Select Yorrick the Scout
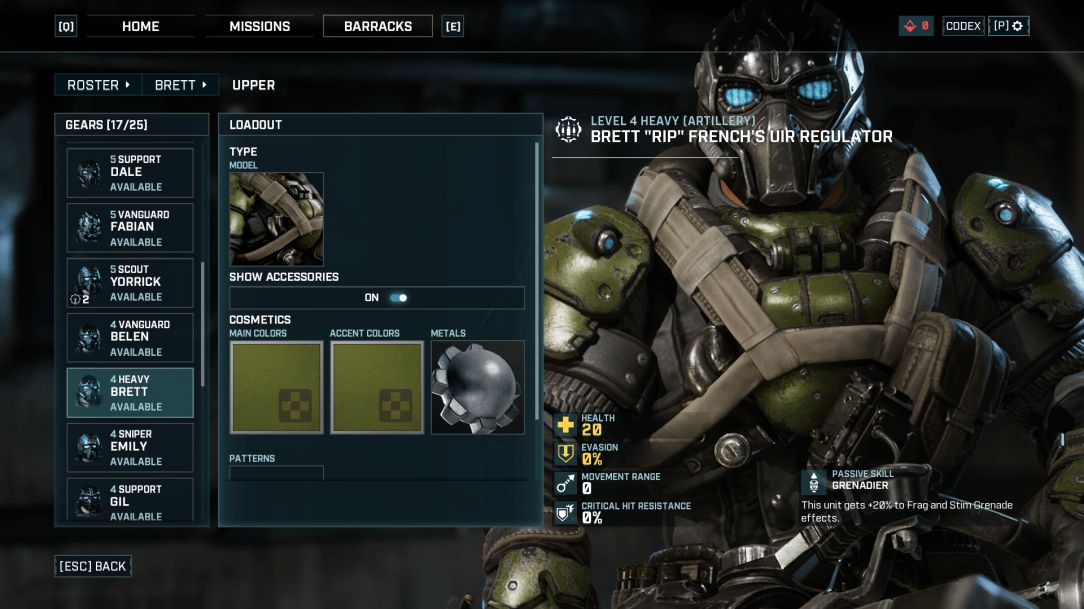Screen dimensions: 1084x609 tap(130, 283)
